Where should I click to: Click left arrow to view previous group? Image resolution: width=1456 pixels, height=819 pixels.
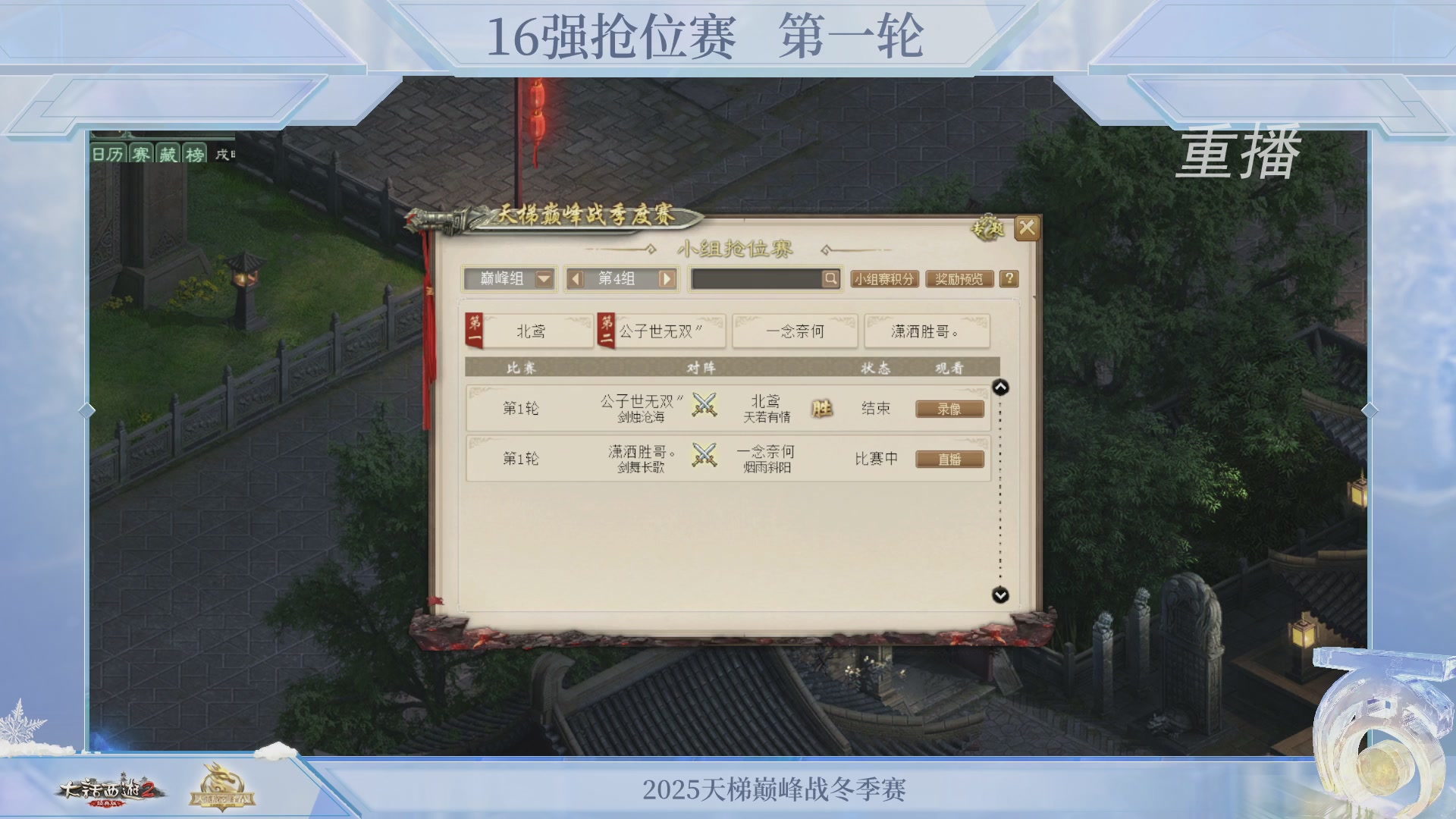point(575,279)
